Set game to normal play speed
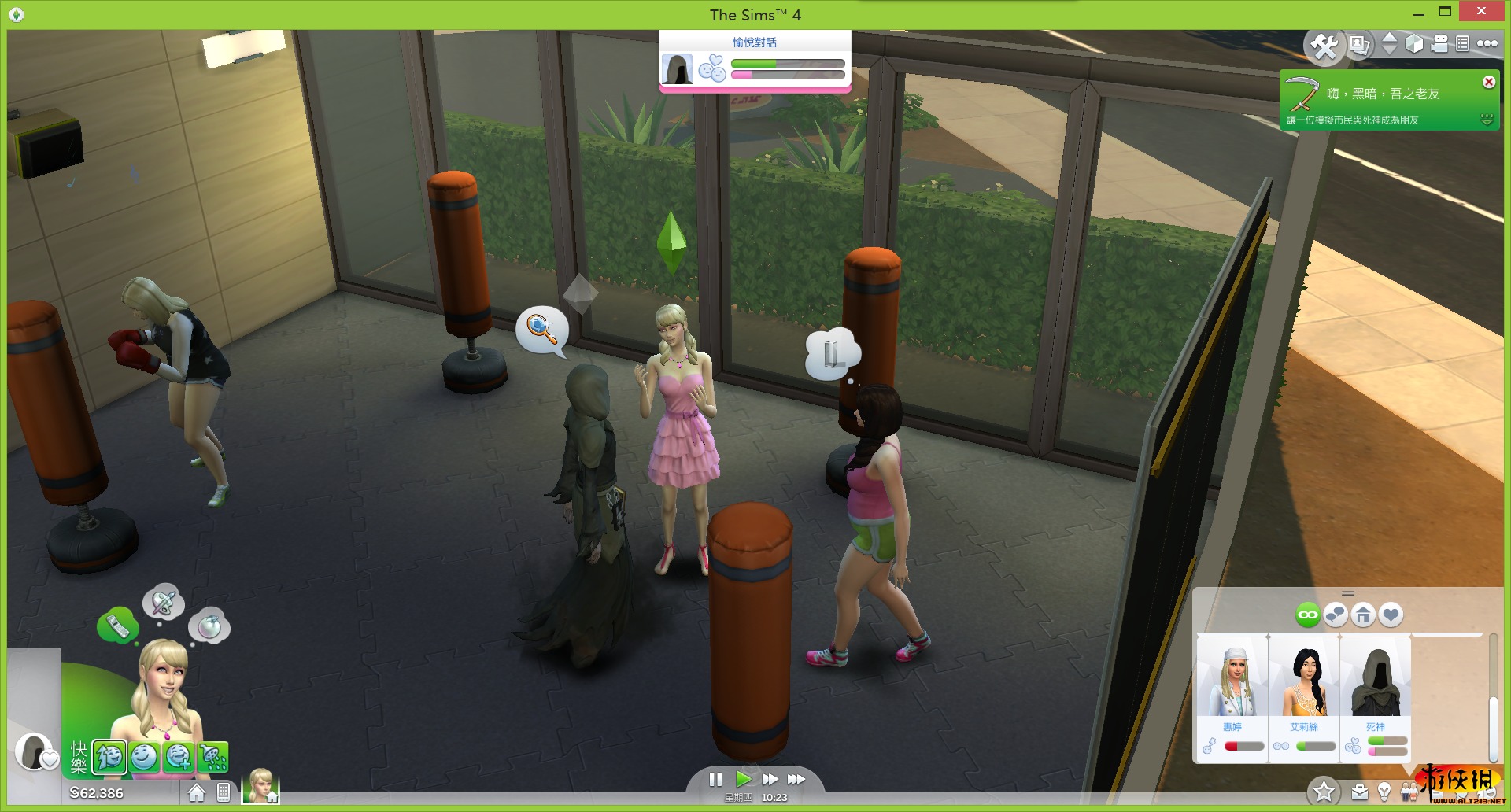 coord(743,779)
